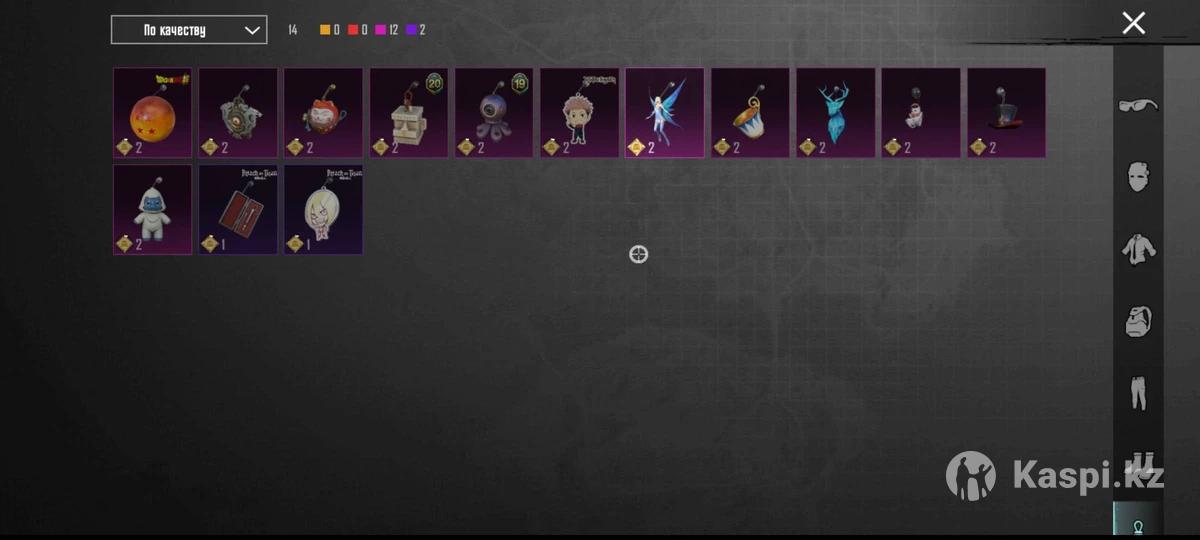Select the black top hat charm
1200x540 pixels.
pos(1006,112)
